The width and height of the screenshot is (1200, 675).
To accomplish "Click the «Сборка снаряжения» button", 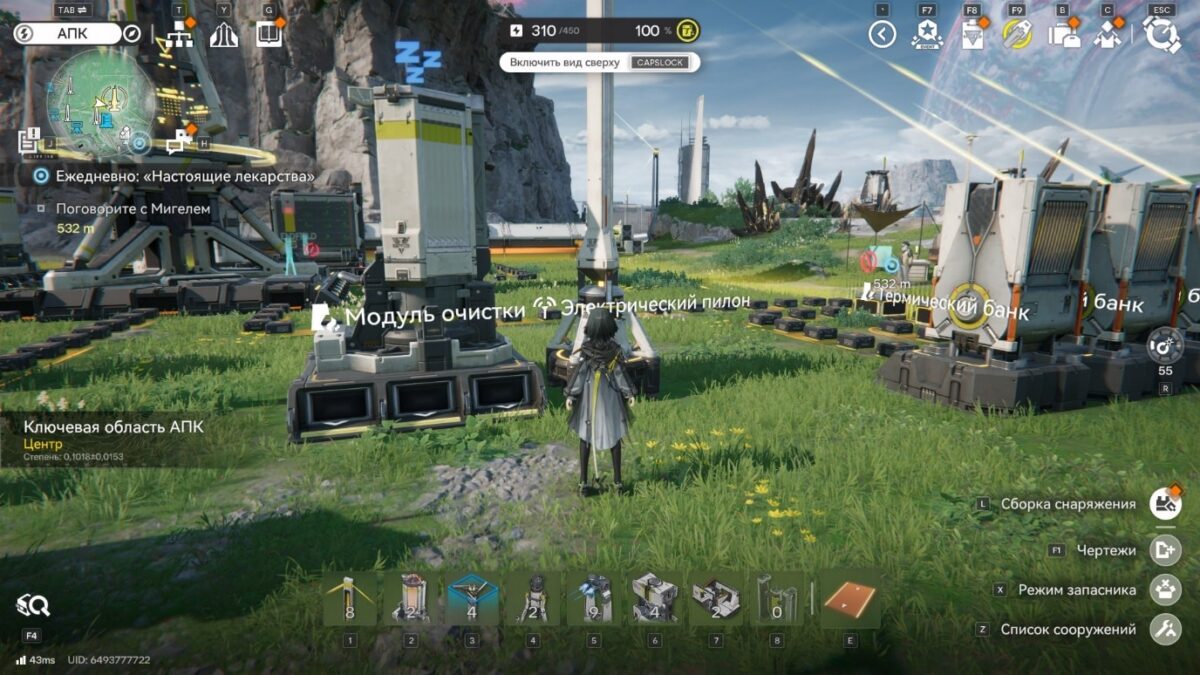I will 1165,504.
